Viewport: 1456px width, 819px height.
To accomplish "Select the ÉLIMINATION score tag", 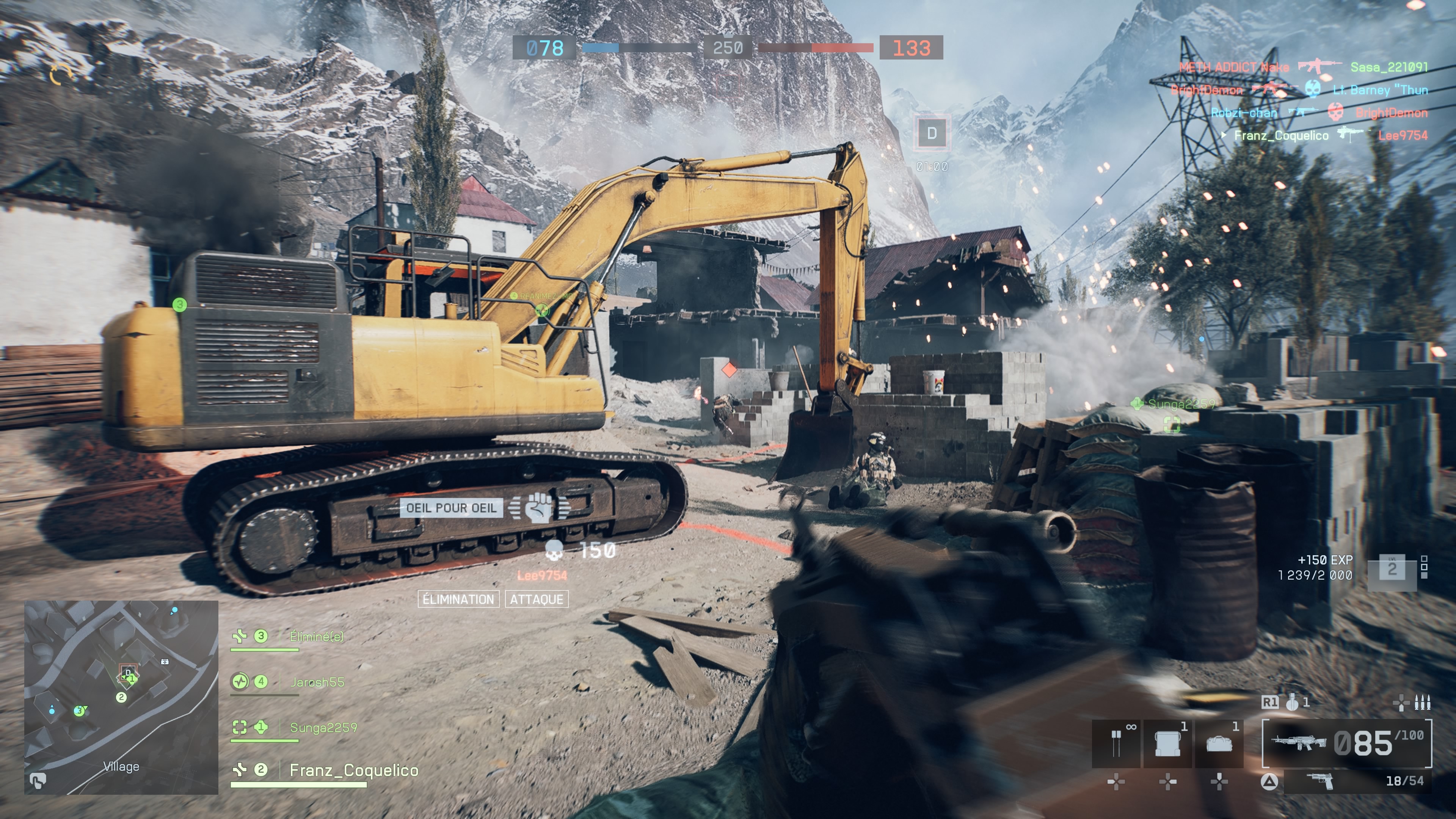I will pos(458,599).
